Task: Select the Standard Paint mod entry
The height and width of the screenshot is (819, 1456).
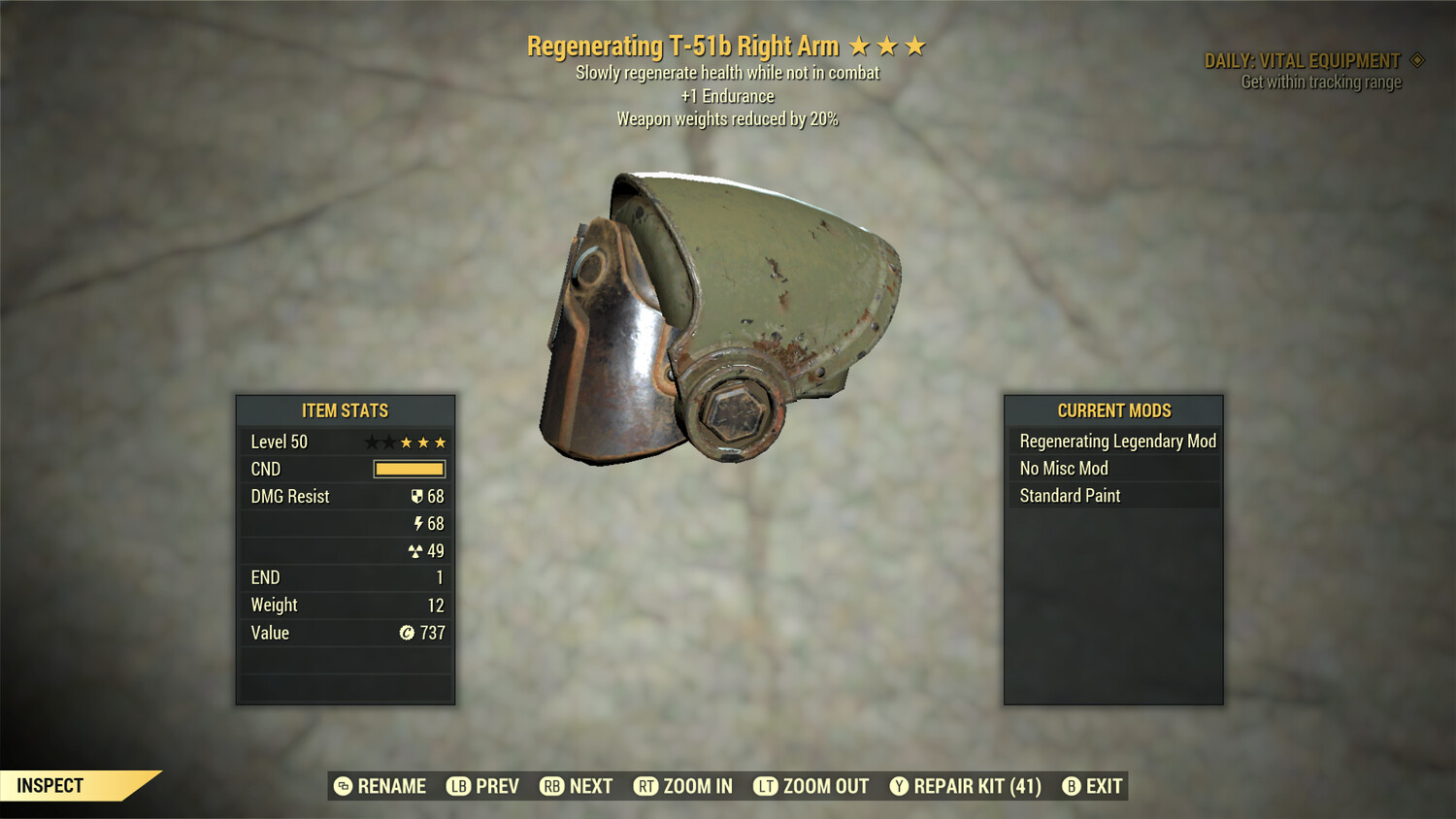Action: (x=1069, y=496)
